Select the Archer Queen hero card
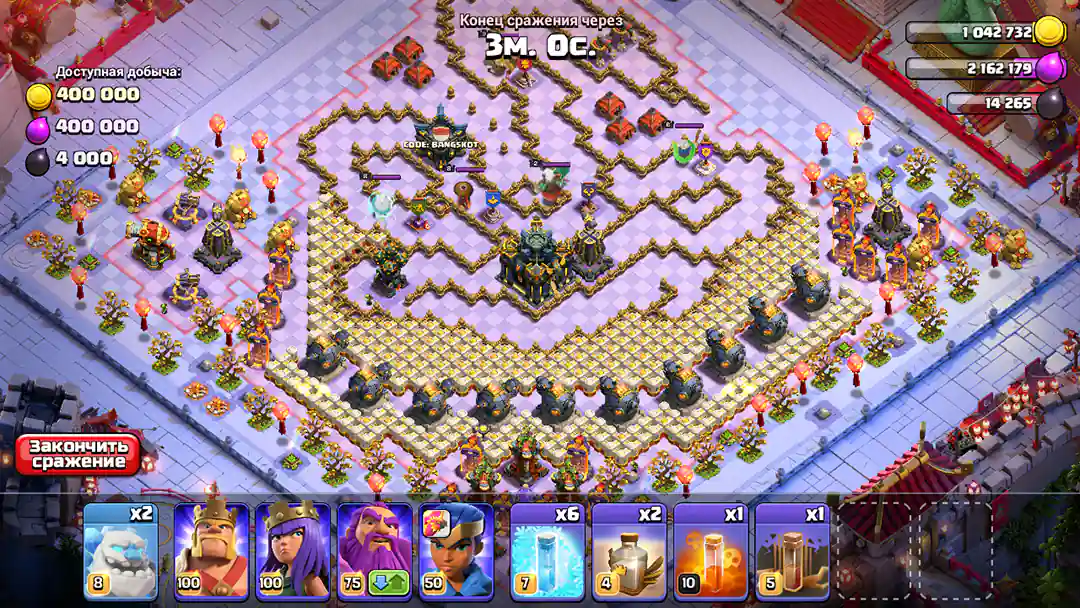Screen dimensions: 1080x608 (x=294, y=550)
